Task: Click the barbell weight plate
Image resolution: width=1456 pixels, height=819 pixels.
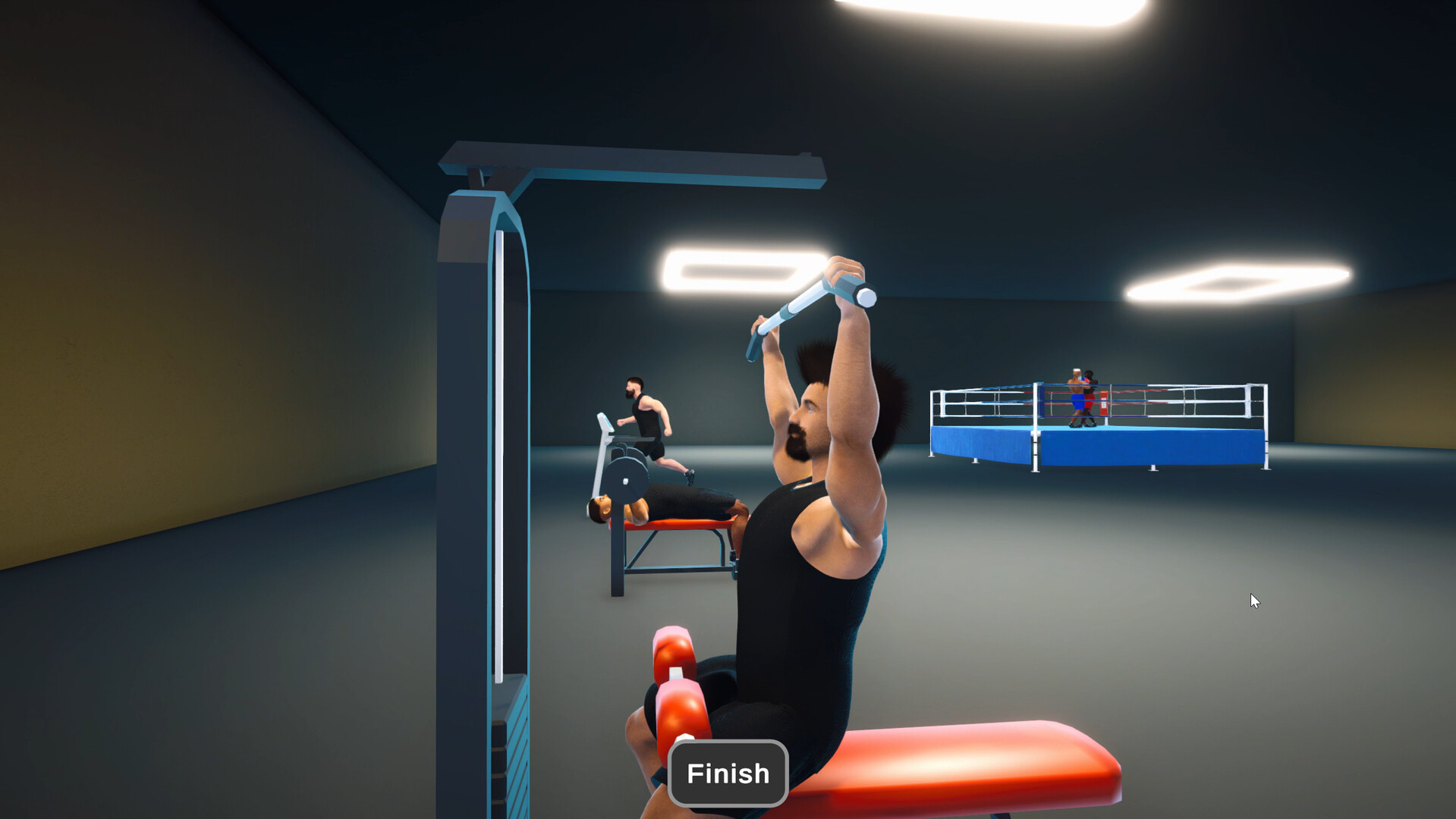Action: 624,482
